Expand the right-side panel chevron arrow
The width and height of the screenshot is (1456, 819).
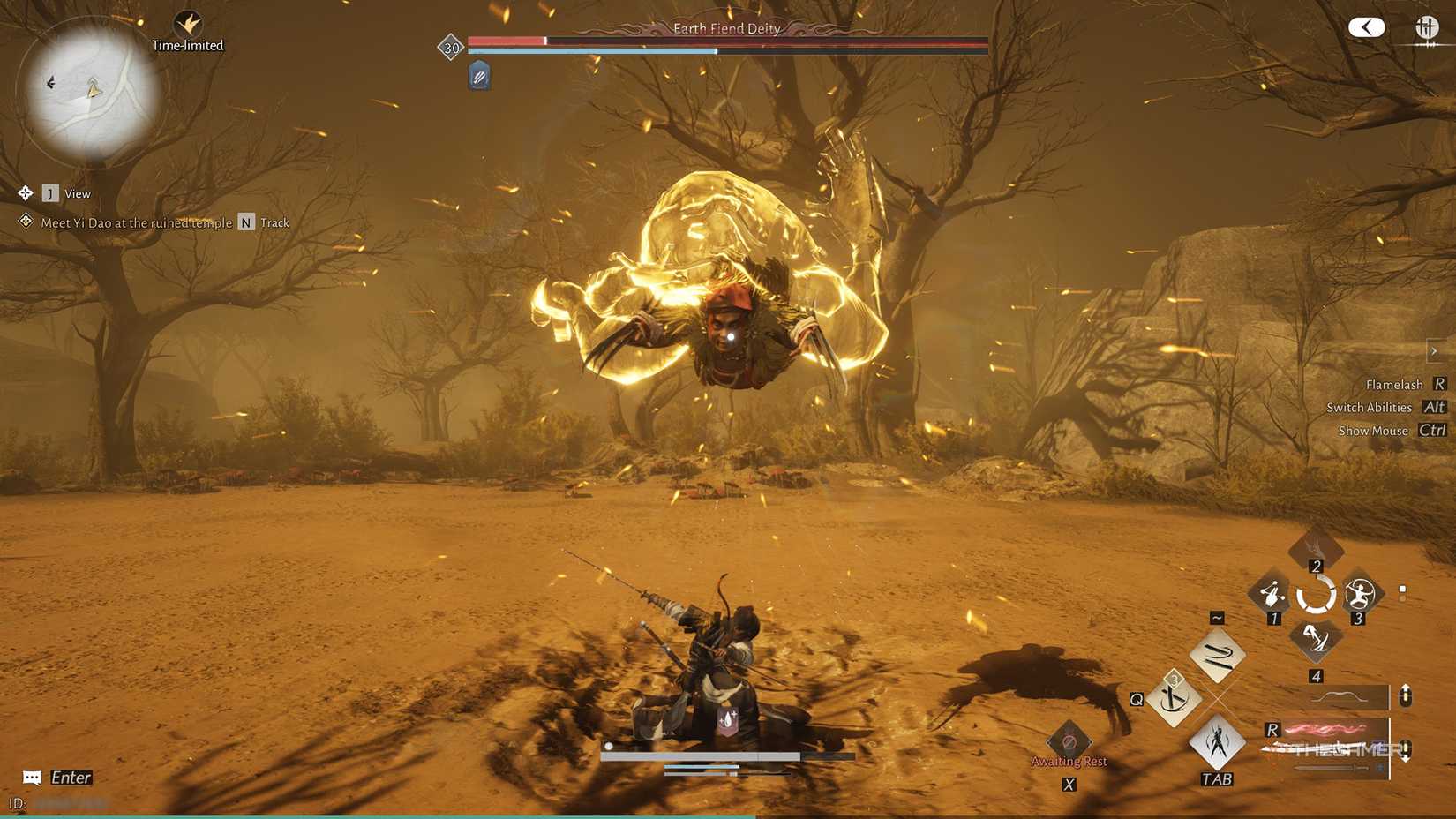[1436, 349]
